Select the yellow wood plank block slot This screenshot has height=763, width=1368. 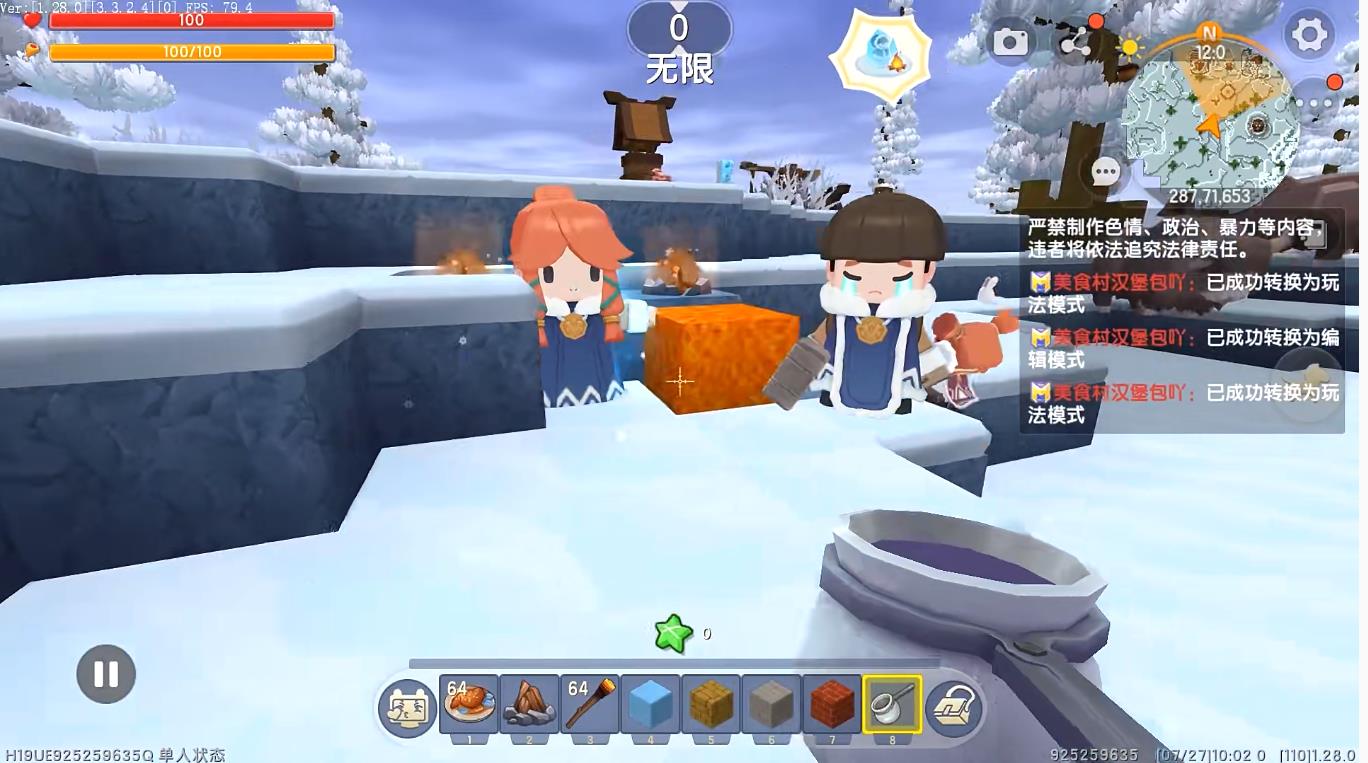tap(711, 704)
